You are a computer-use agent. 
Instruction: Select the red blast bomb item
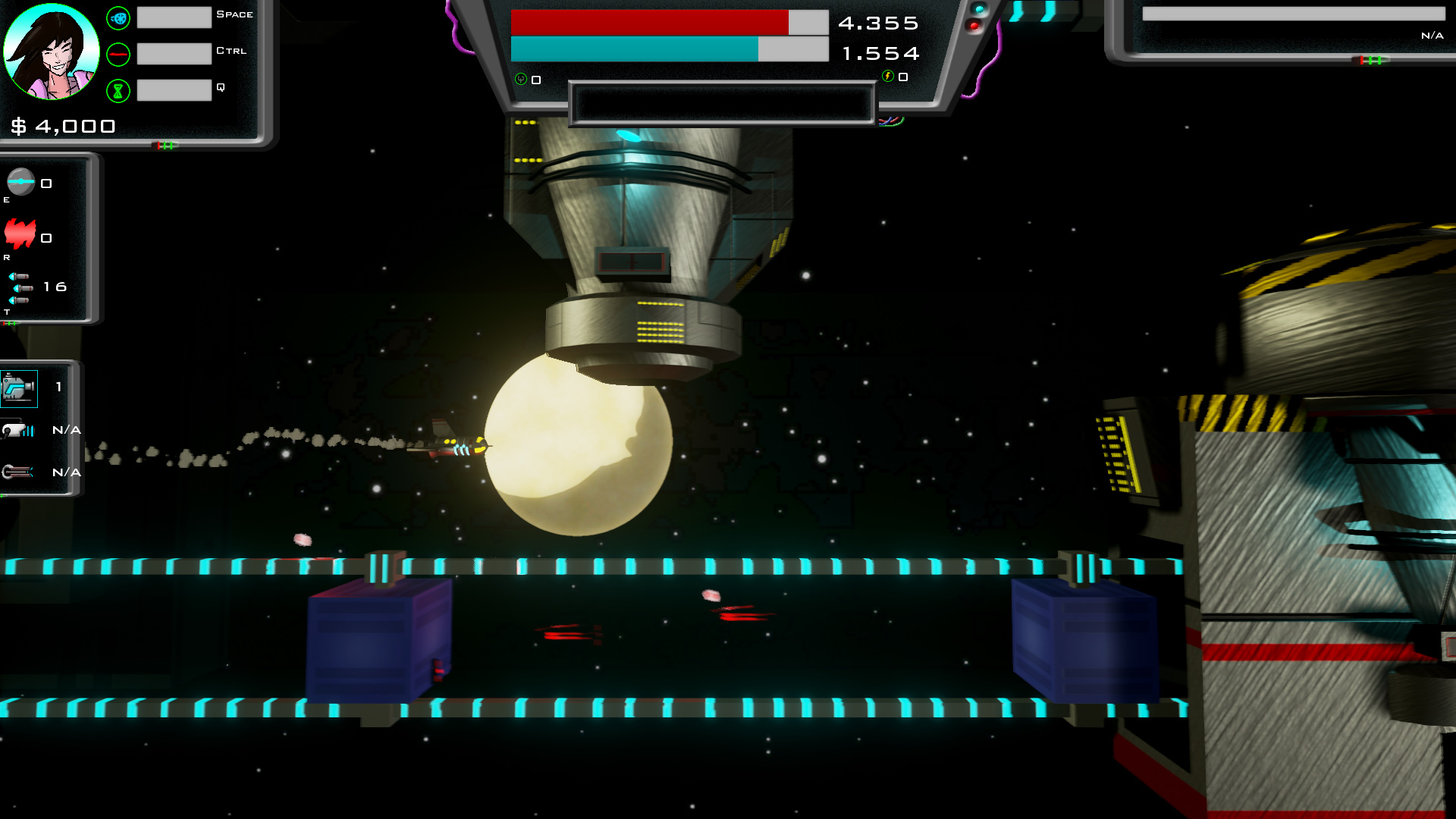tap(20, 234)
